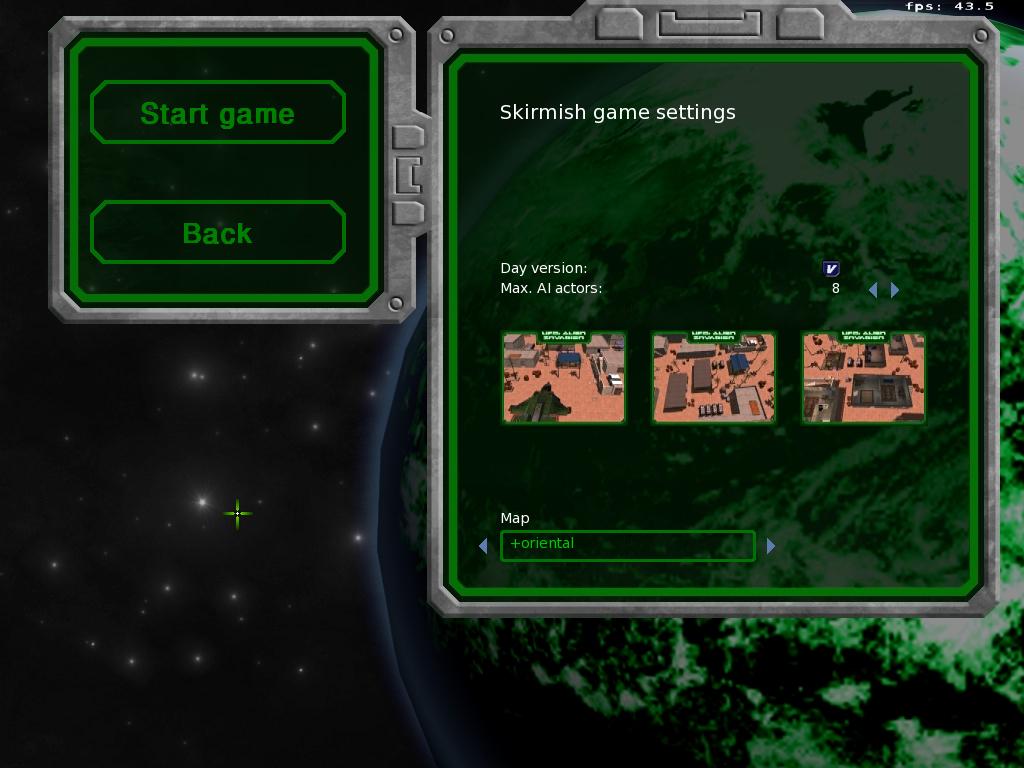Image resolution: width=1024 pixels, height=768 pixels.
Task: Increase Max. AI actors with right arrow
Action: pyautogui.click(x=895, y=289)
